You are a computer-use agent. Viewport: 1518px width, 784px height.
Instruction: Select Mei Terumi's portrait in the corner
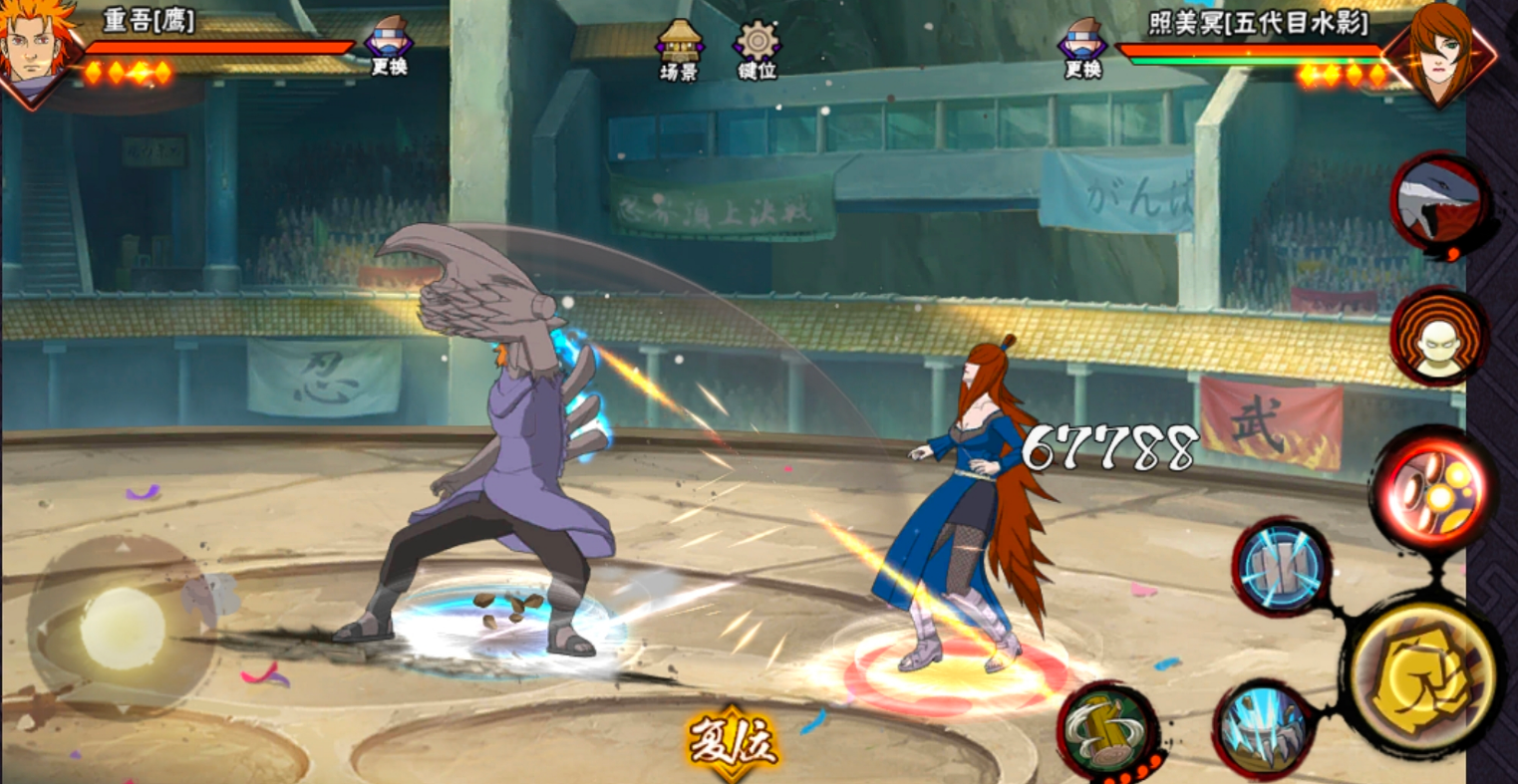1441,52
